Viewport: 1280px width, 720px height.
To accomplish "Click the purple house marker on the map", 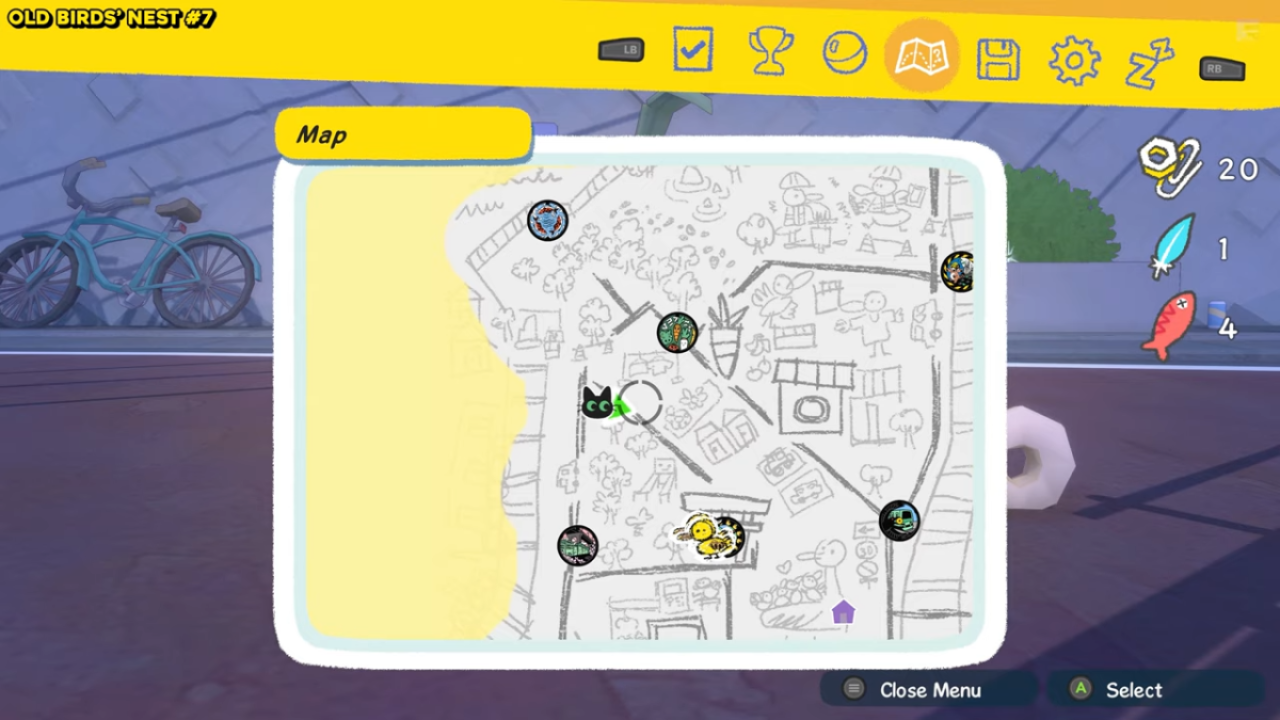I will point(843,611).
